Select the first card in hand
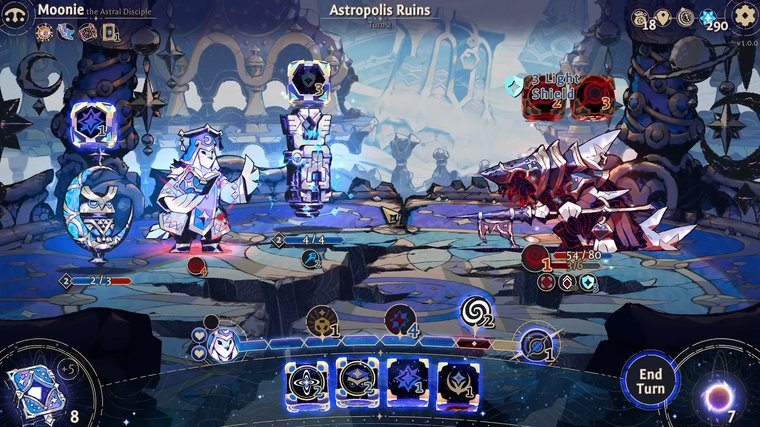Viewport: 760px width, 427px height. coord(308,384)
